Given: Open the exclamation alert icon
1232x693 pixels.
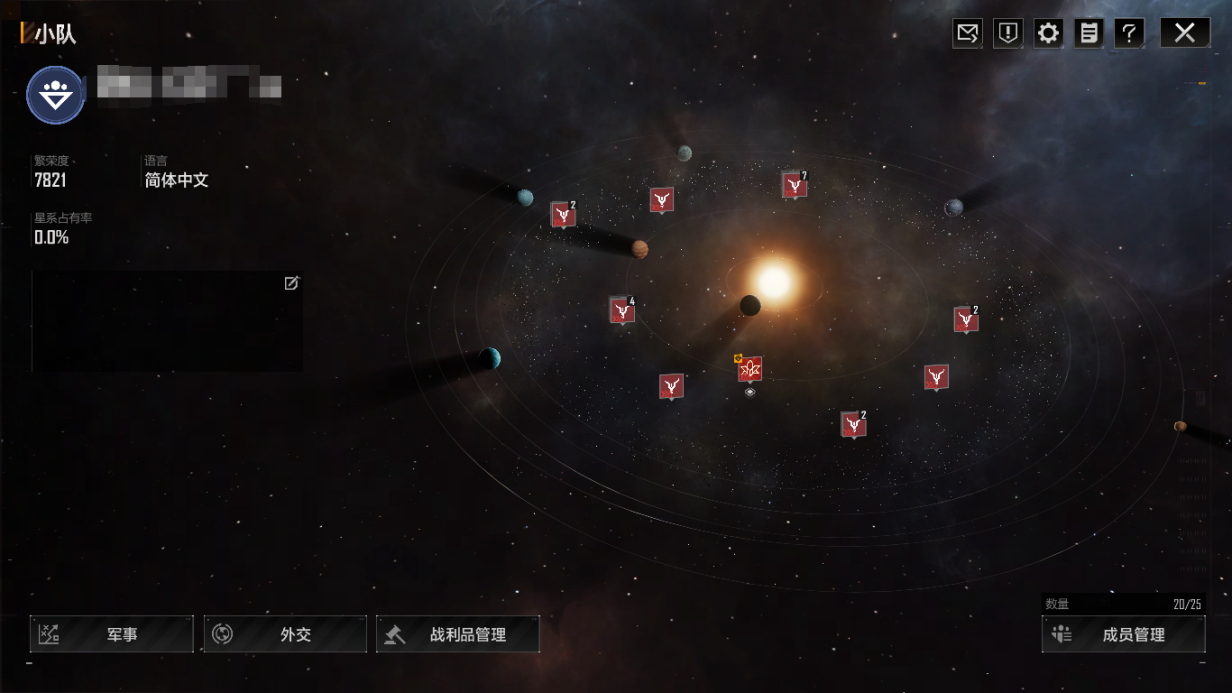Looking at the screenshot, I should 1008,33.
